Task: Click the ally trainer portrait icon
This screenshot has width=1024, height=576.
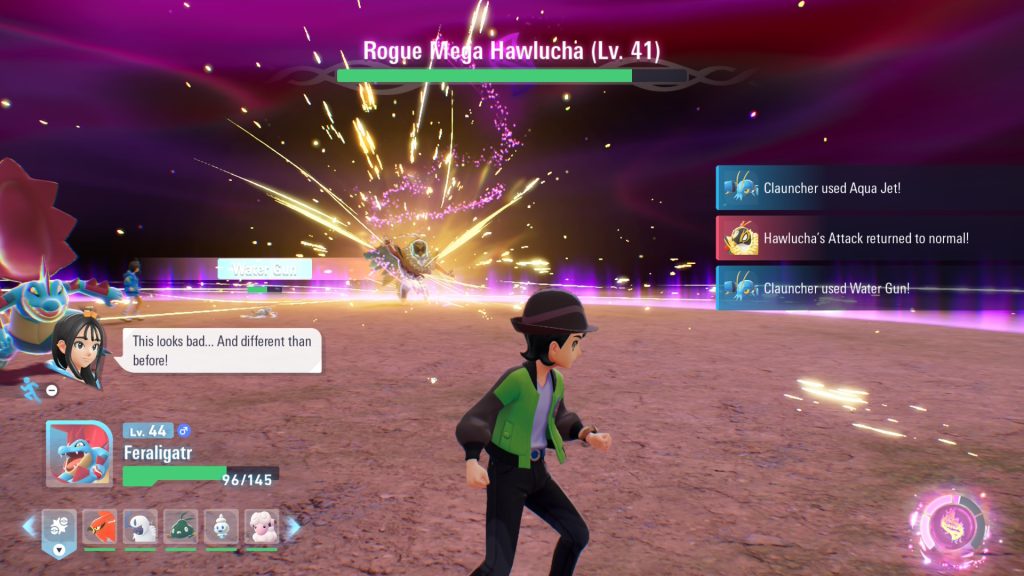Action: click(x=76, y=350)
